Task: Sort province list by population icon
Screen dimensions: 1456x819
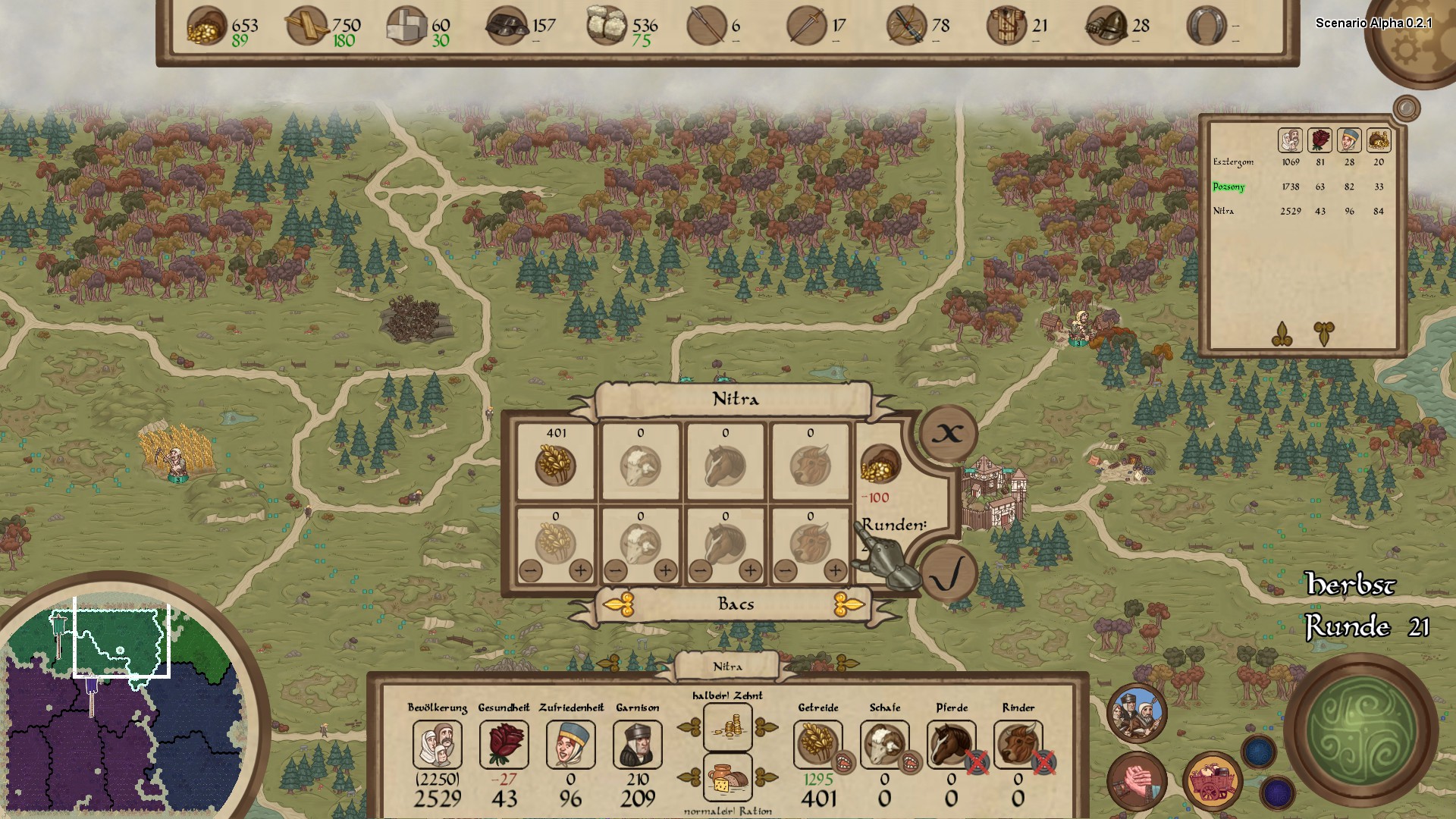Action: tap(1290, 140)
